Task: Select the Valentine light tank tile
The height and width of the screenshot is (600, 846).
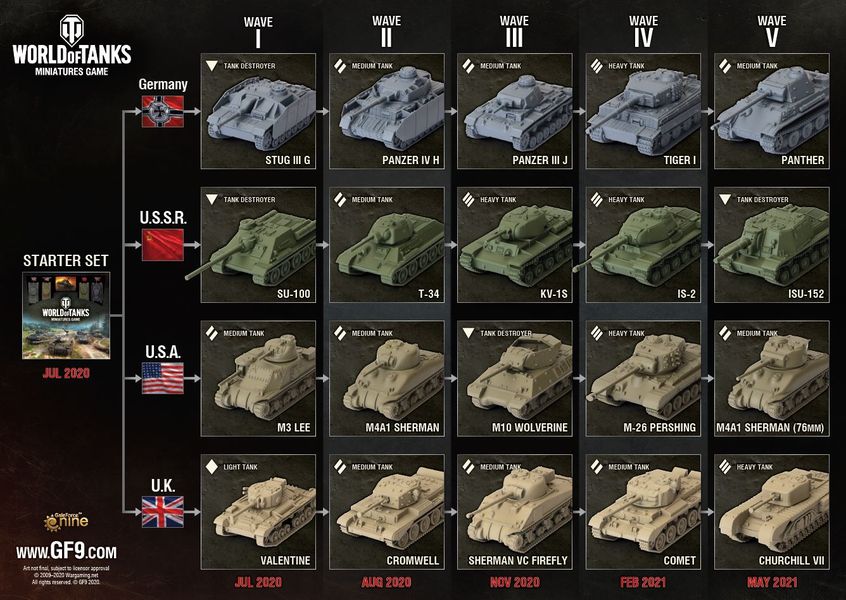Action: (258, 512)
